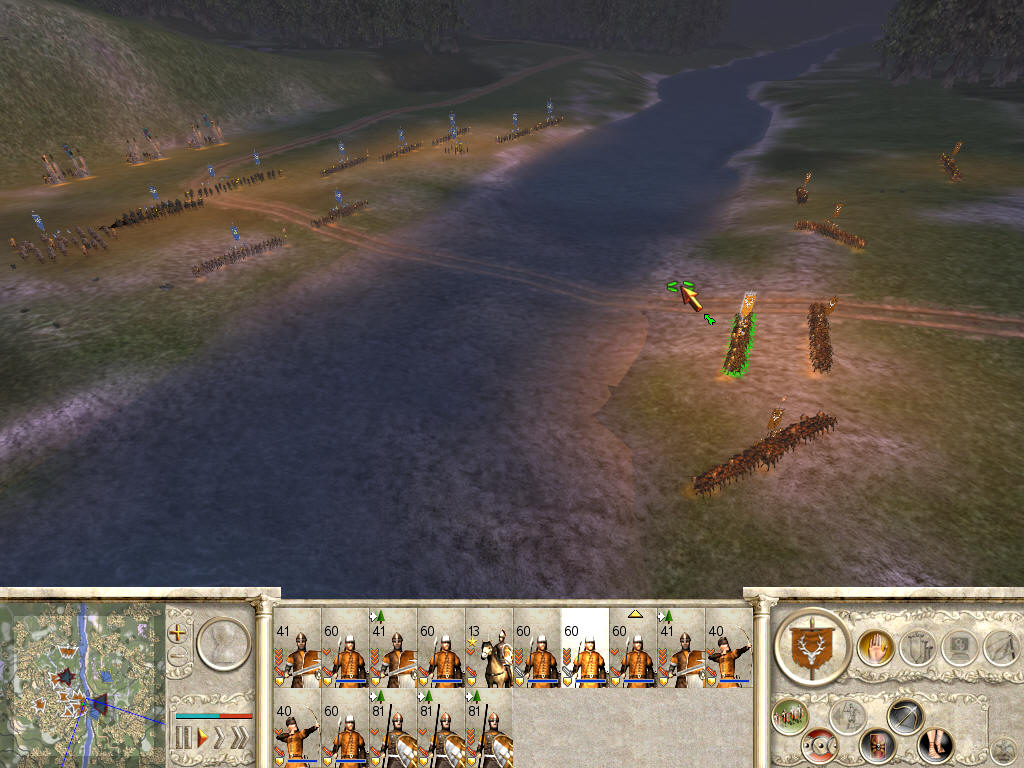Halt units with the raised hand button
This screenshot has height=768, width=1024.
(875, 648)
